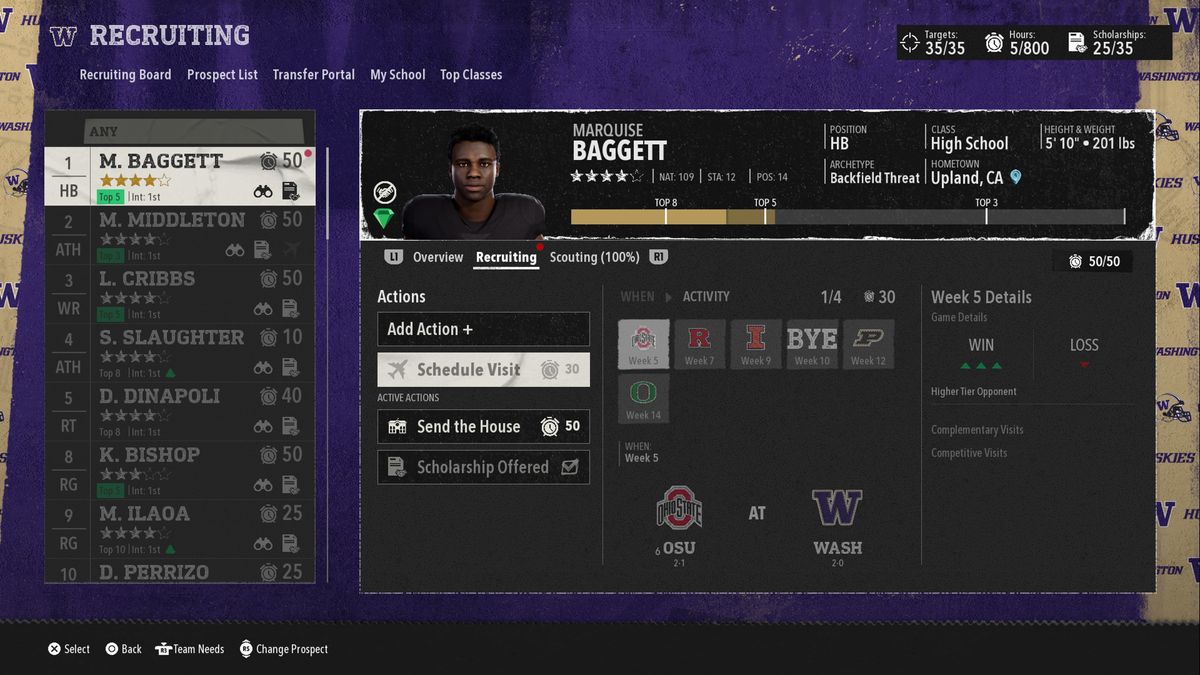This screenshot has height=675, width=1200.
Task: Toggle the Scholarship Offered checkbox
Action: pyautogui.click(x=570, y=467)
